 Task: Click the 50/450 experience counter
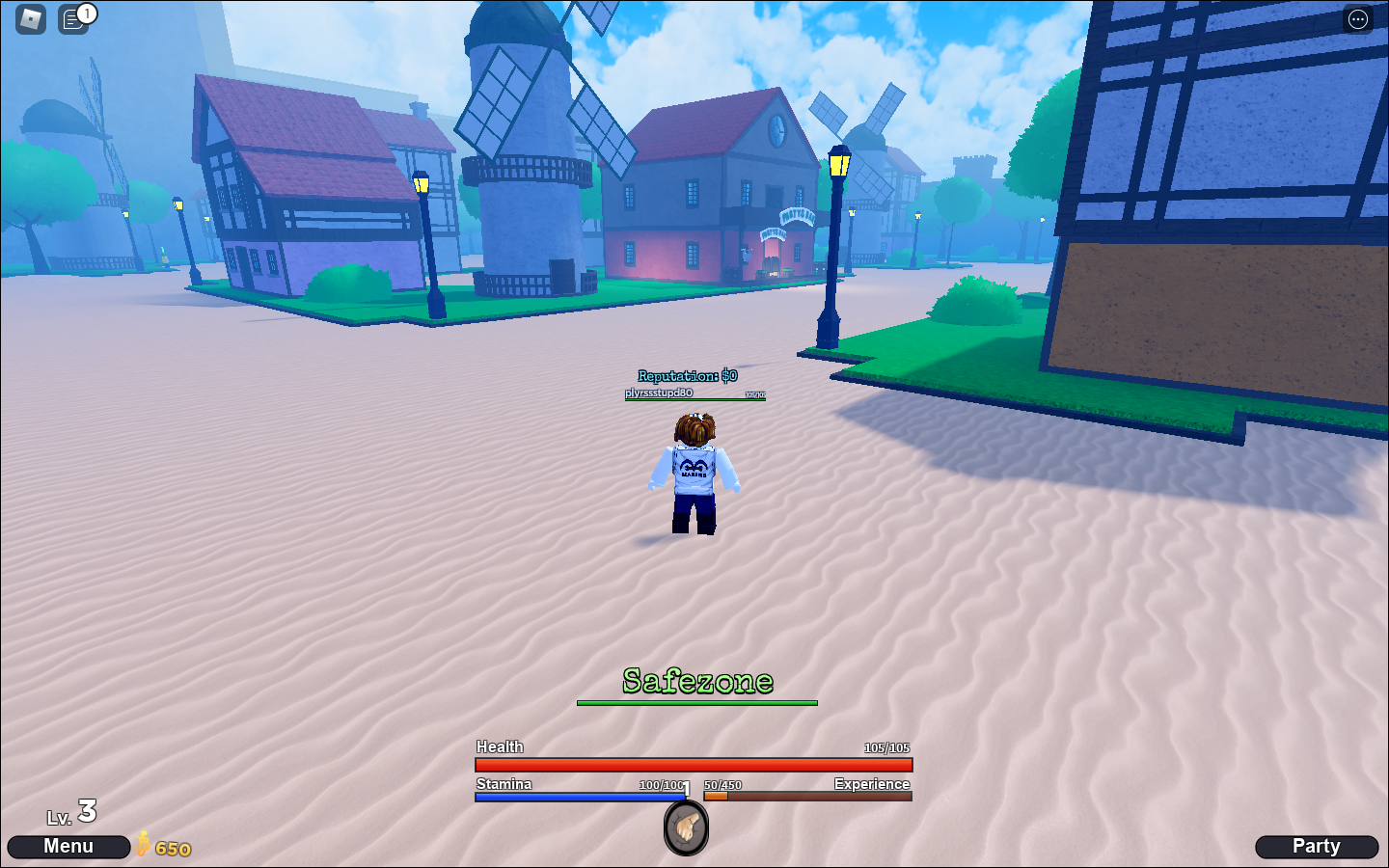click(722, 784)
